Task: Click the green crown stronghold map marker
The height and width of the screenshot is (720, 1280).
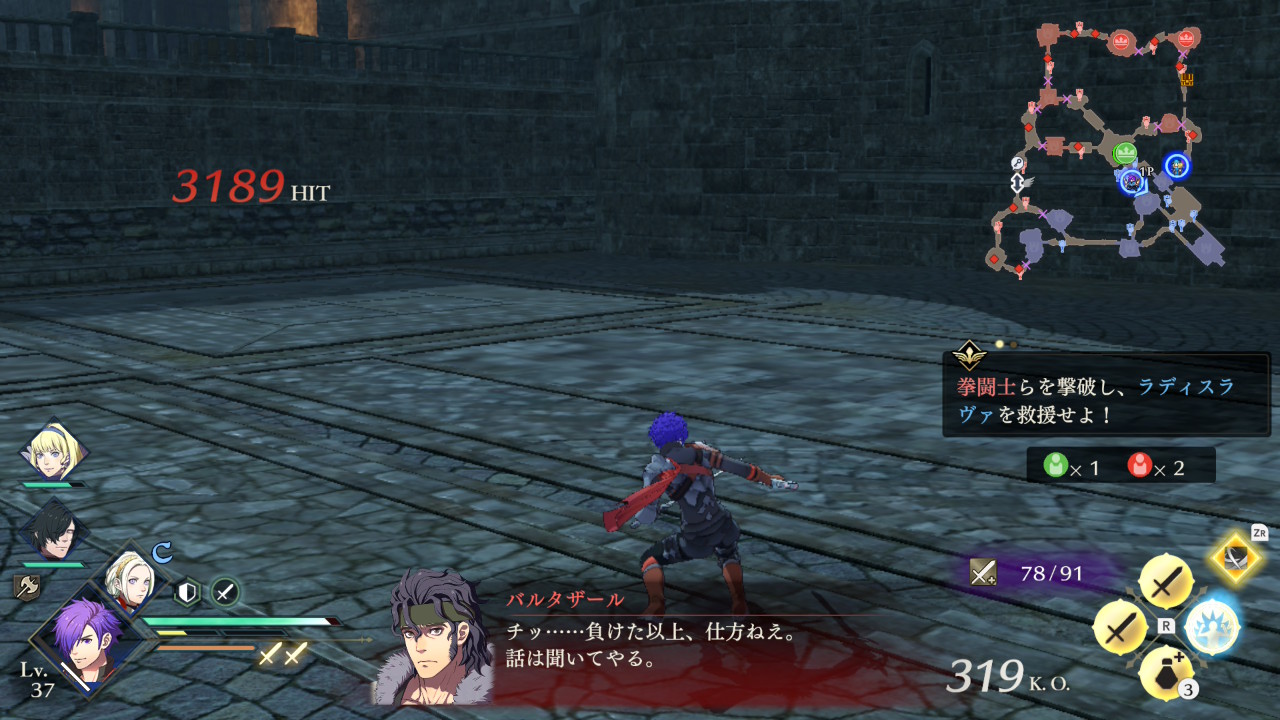Action: point(1125,154)
